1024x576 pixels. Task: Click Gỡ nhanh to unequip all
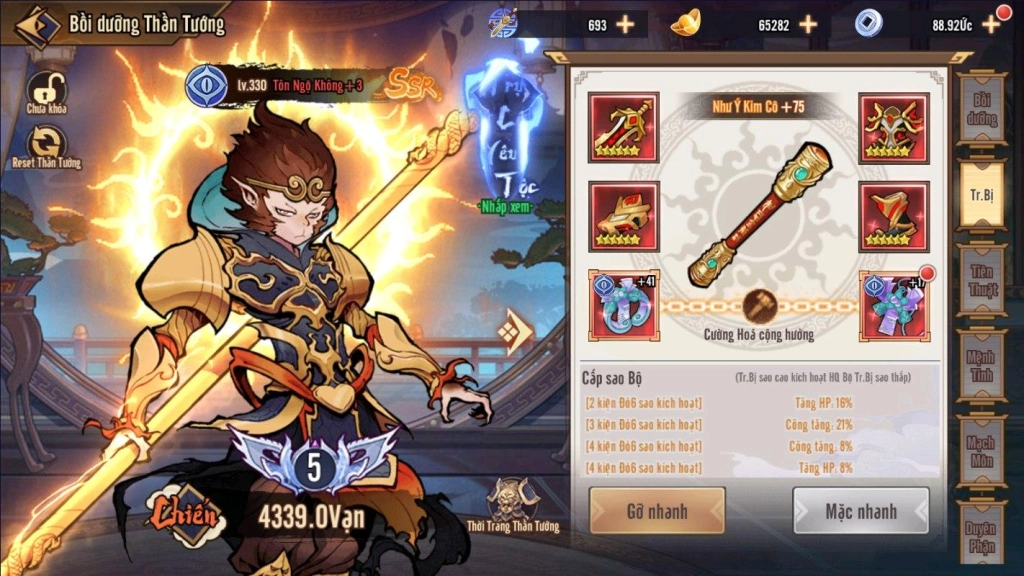tap(657, 511)
